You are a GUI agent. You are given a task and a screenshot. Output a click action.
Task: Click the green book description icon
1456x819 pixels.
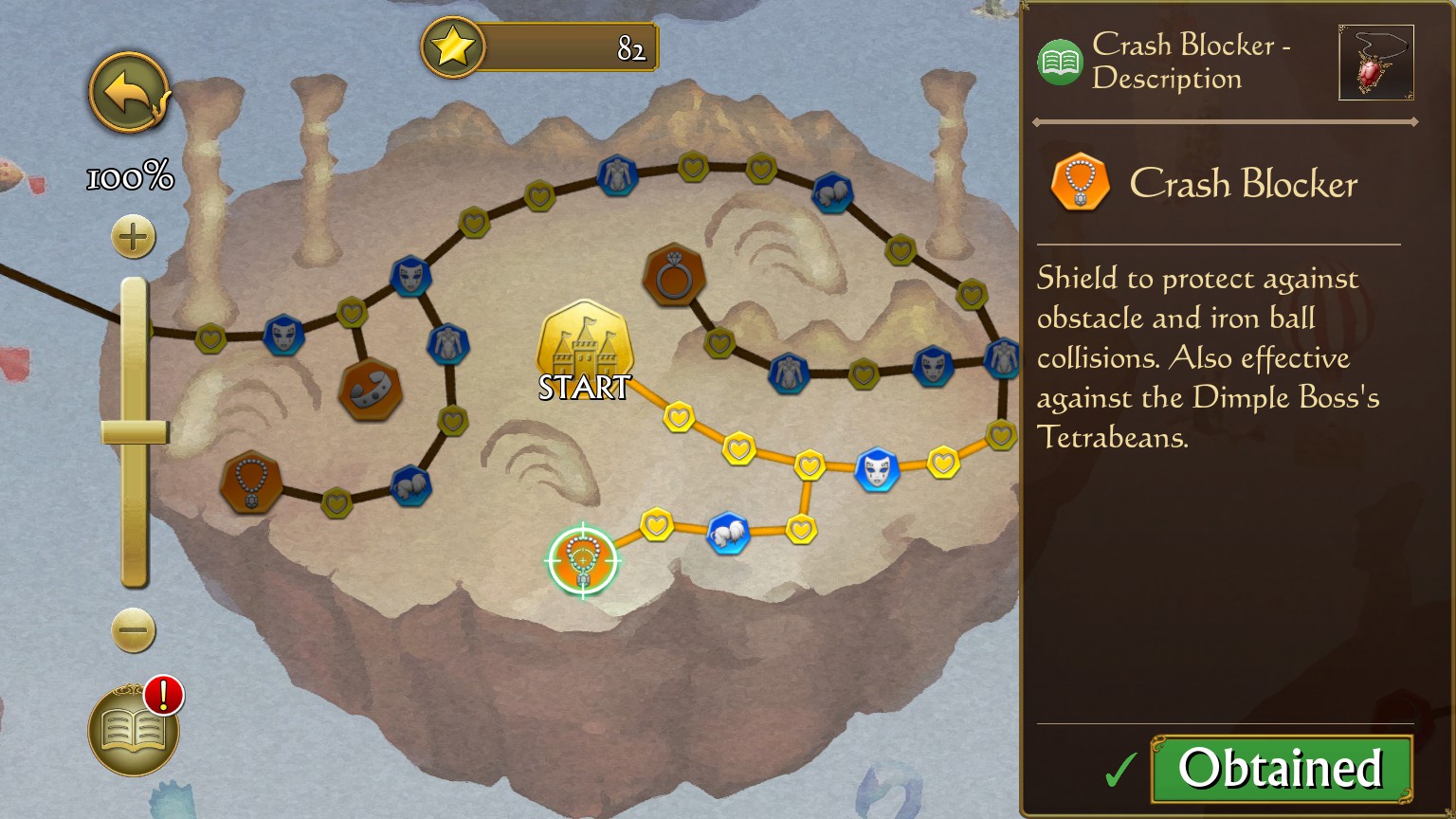pos(1061,63)
